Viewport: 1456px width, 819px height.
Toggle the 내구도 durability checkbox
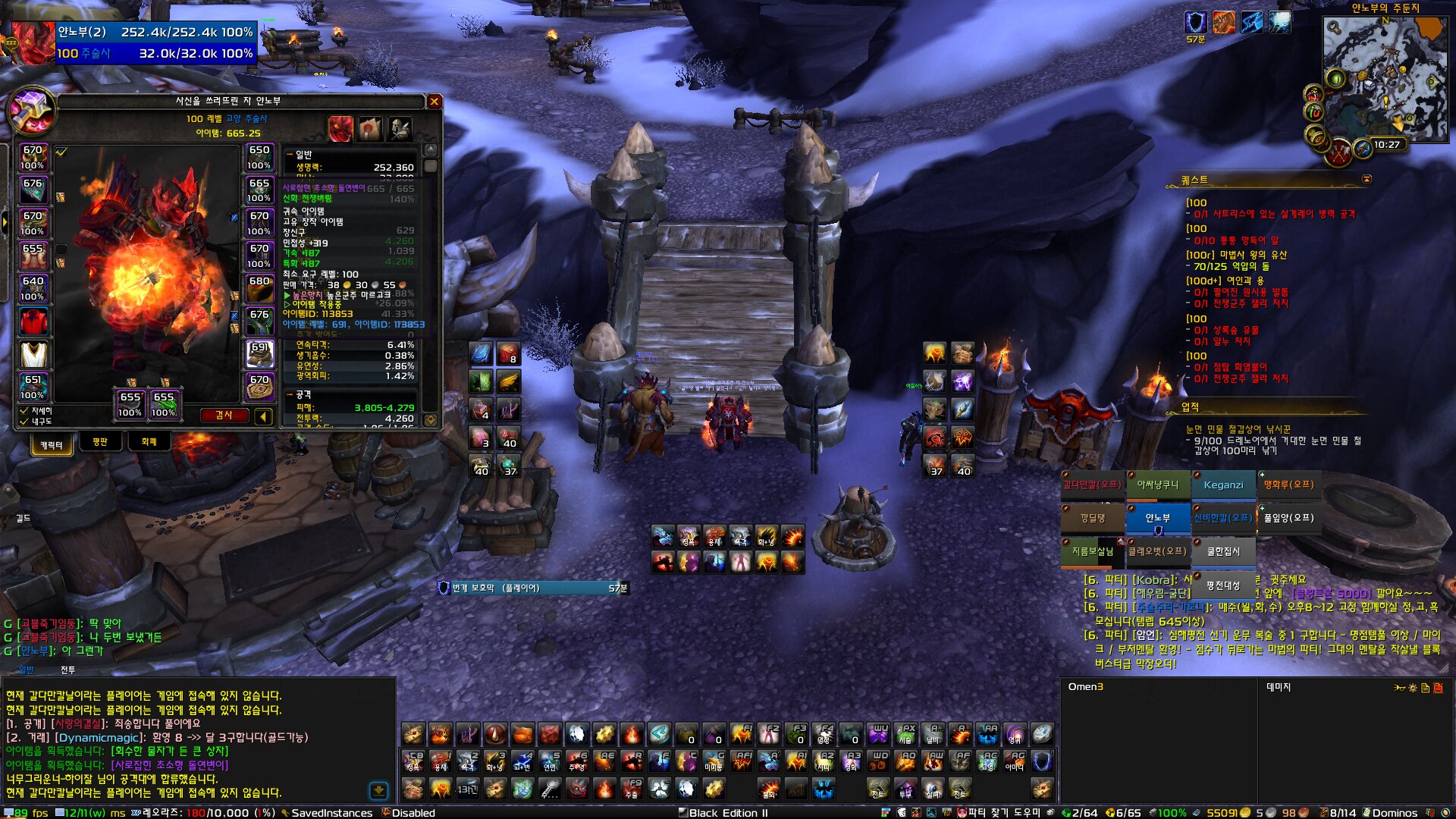[x=24, y=421]
